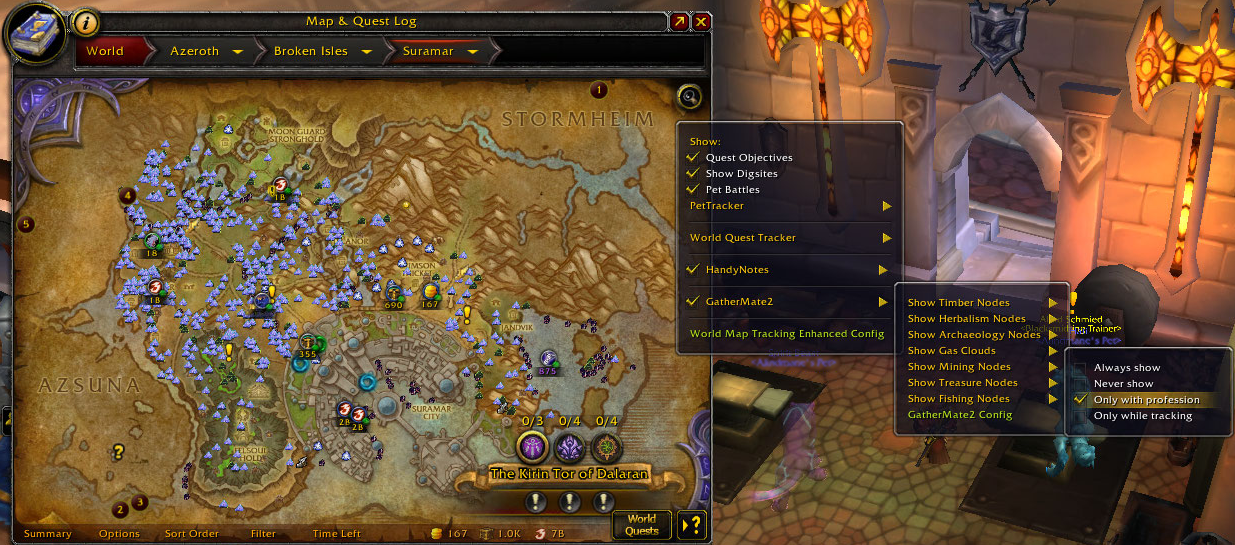Viewport: 1235px width, 545px height.
Task: Uncheck Show Digsites option
Action: tap(692, 174)
